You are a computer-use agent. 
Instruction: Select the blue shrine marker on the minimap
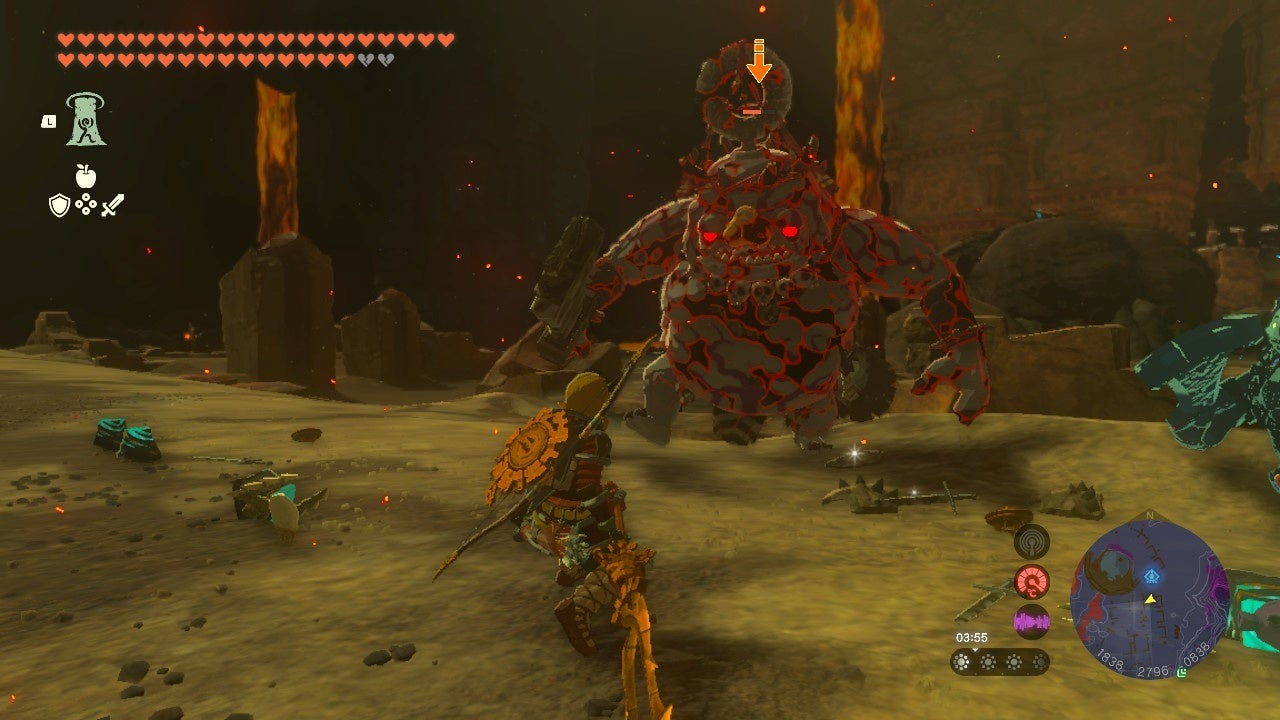1150,576
